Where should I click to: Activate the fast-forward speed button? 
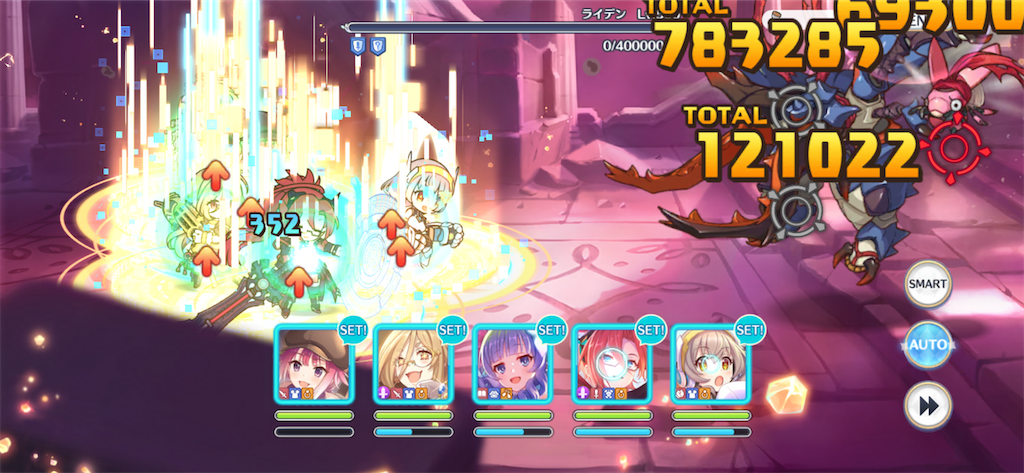point(927,405)
